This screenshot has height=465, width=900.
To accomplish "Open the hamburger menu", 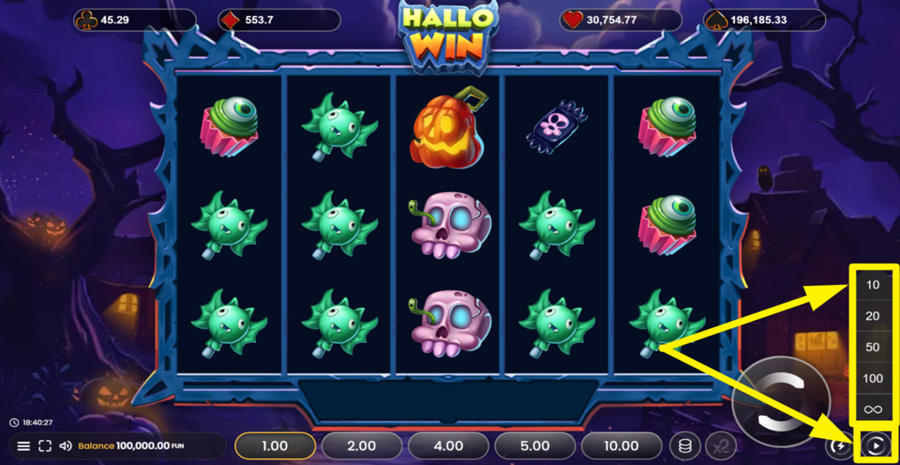I will click(x=24, y=446).
